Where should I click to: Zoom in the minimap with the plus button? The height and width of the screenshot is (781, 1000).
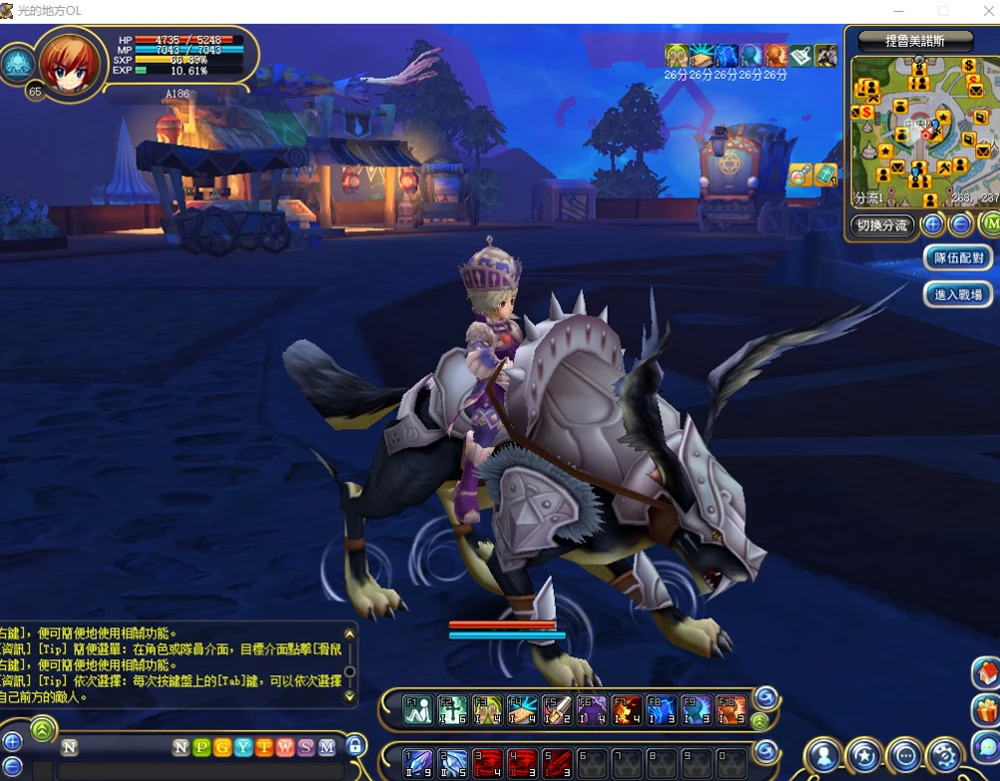click(932, 224)
